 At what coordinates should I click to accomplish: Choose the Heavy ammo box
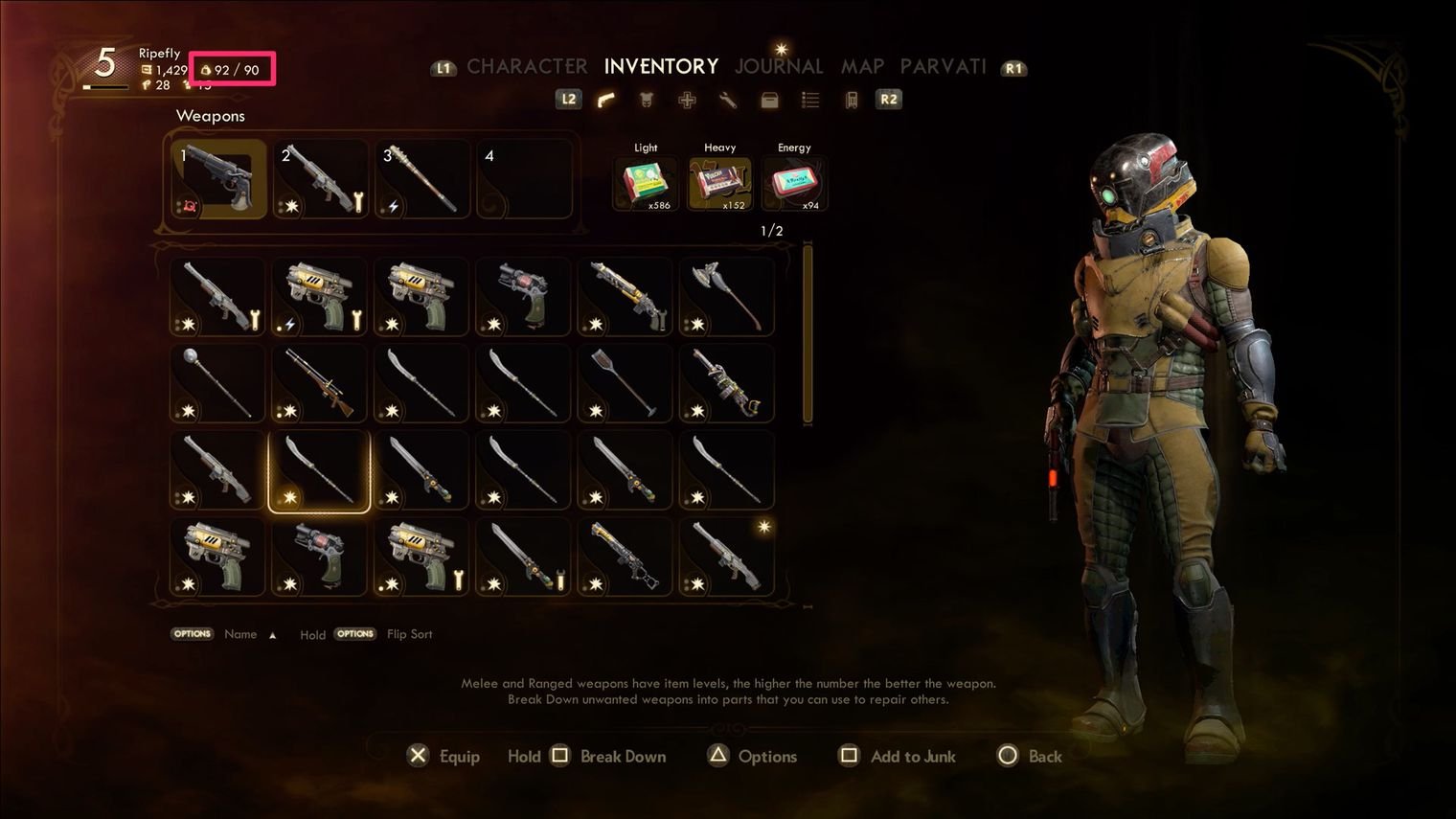pyautogui.click(x=720, y=183)
